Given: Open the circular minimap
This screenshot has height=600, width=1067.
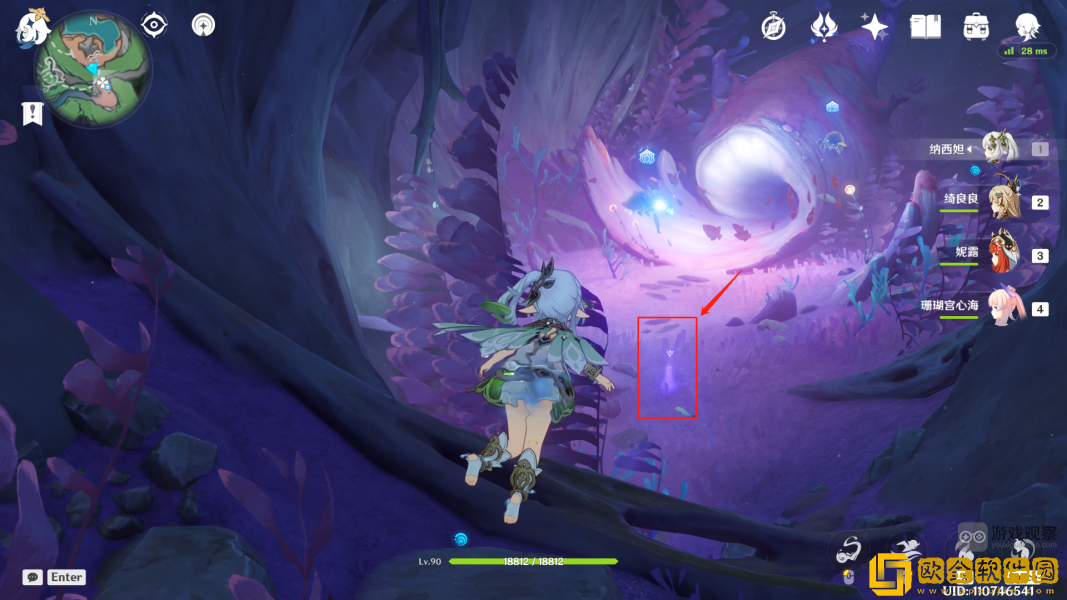Looking at the screenshot, I should pos(93,68).
